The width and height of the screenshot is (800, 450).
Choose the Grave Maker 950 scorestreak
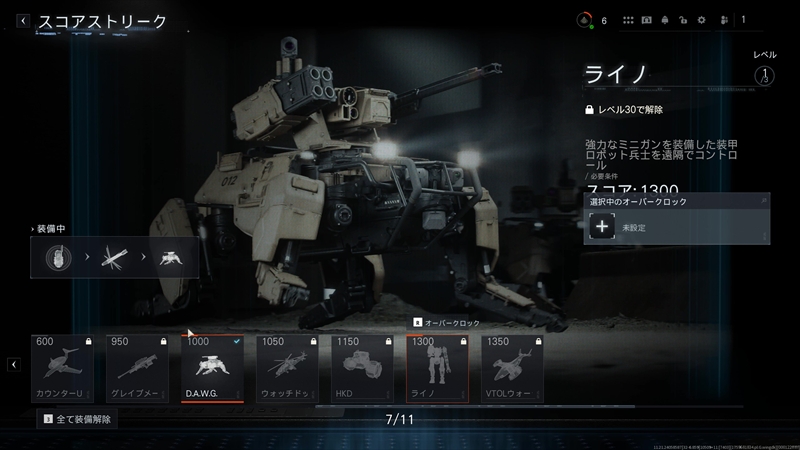point(138,367)
